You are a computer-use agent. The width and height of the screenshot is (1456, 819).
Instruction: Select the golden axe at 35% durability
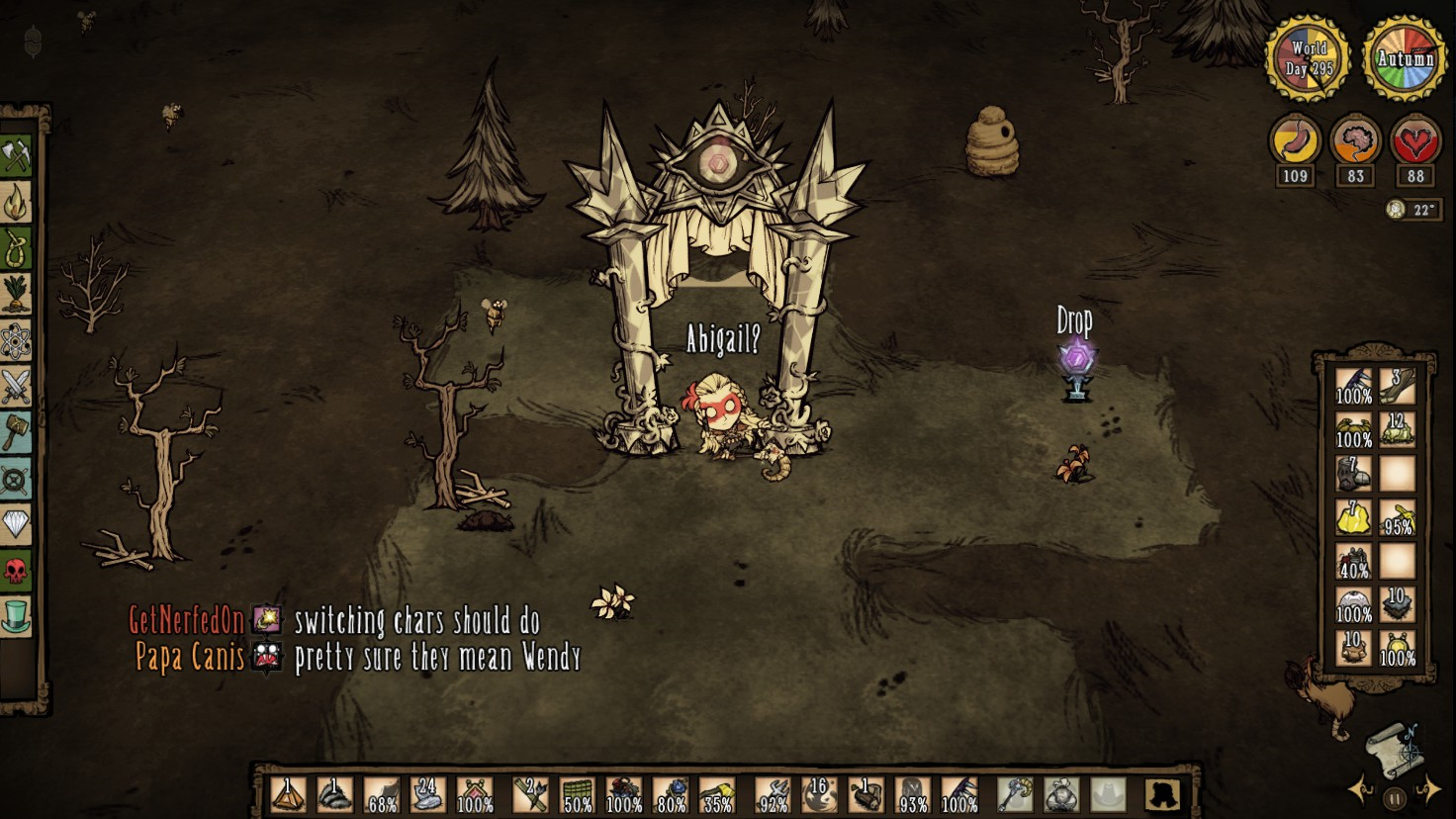pos(716,794)
